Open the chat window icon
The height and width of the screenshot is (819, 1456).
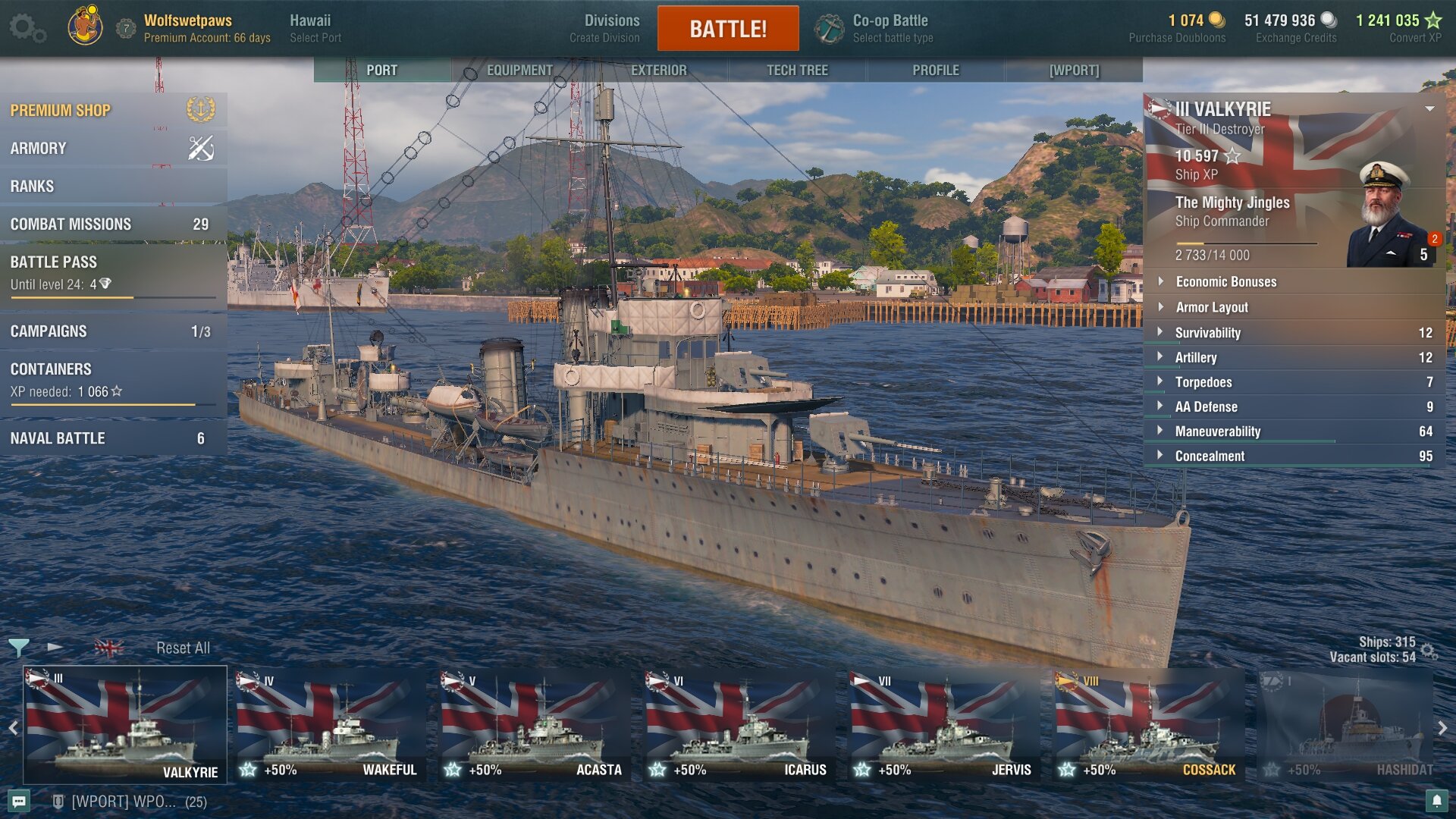[19, 802]
